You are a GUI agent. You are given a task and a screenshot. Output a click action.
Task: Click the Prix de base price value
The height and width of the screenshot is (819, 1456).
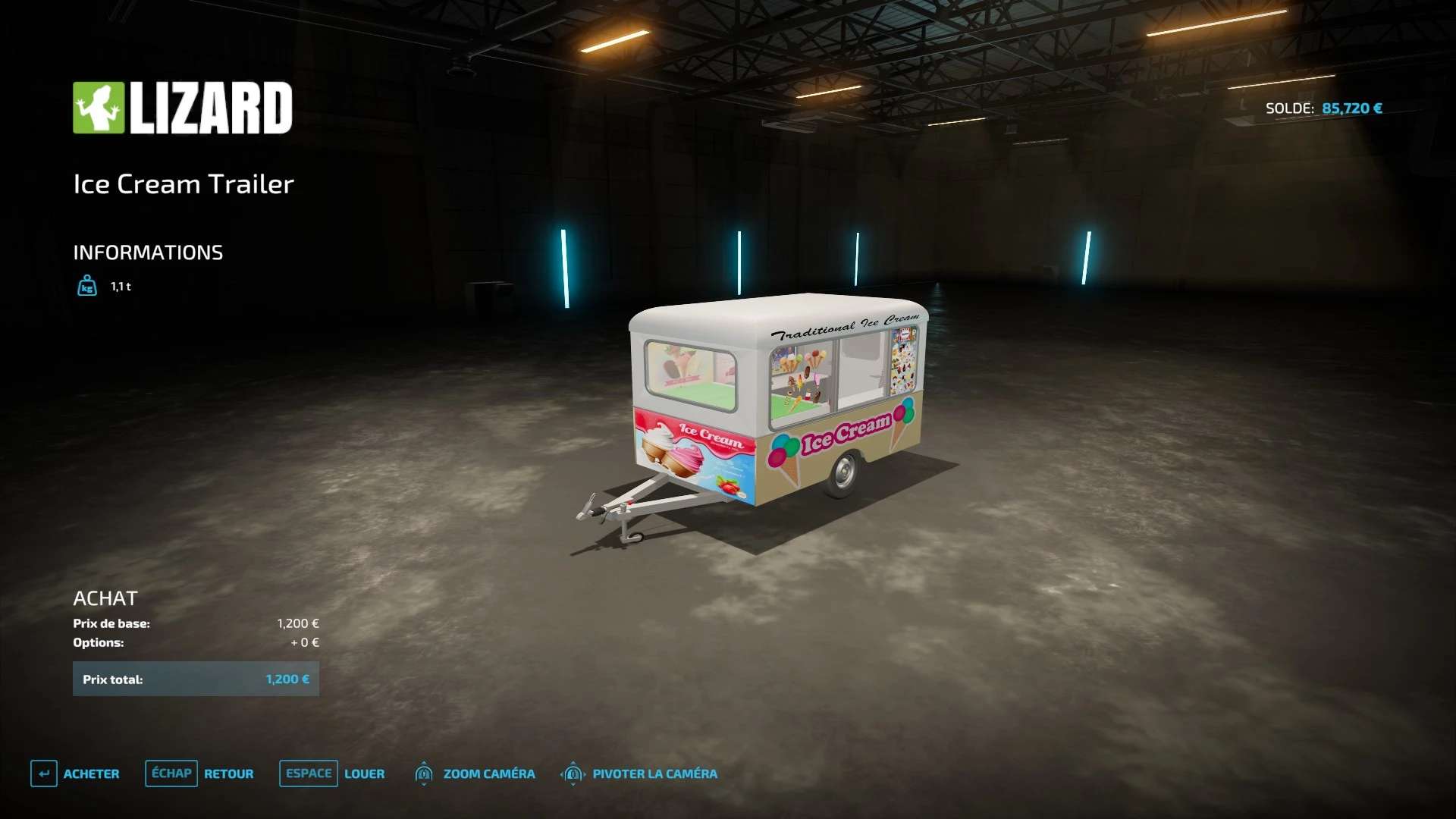coord(298,623)
